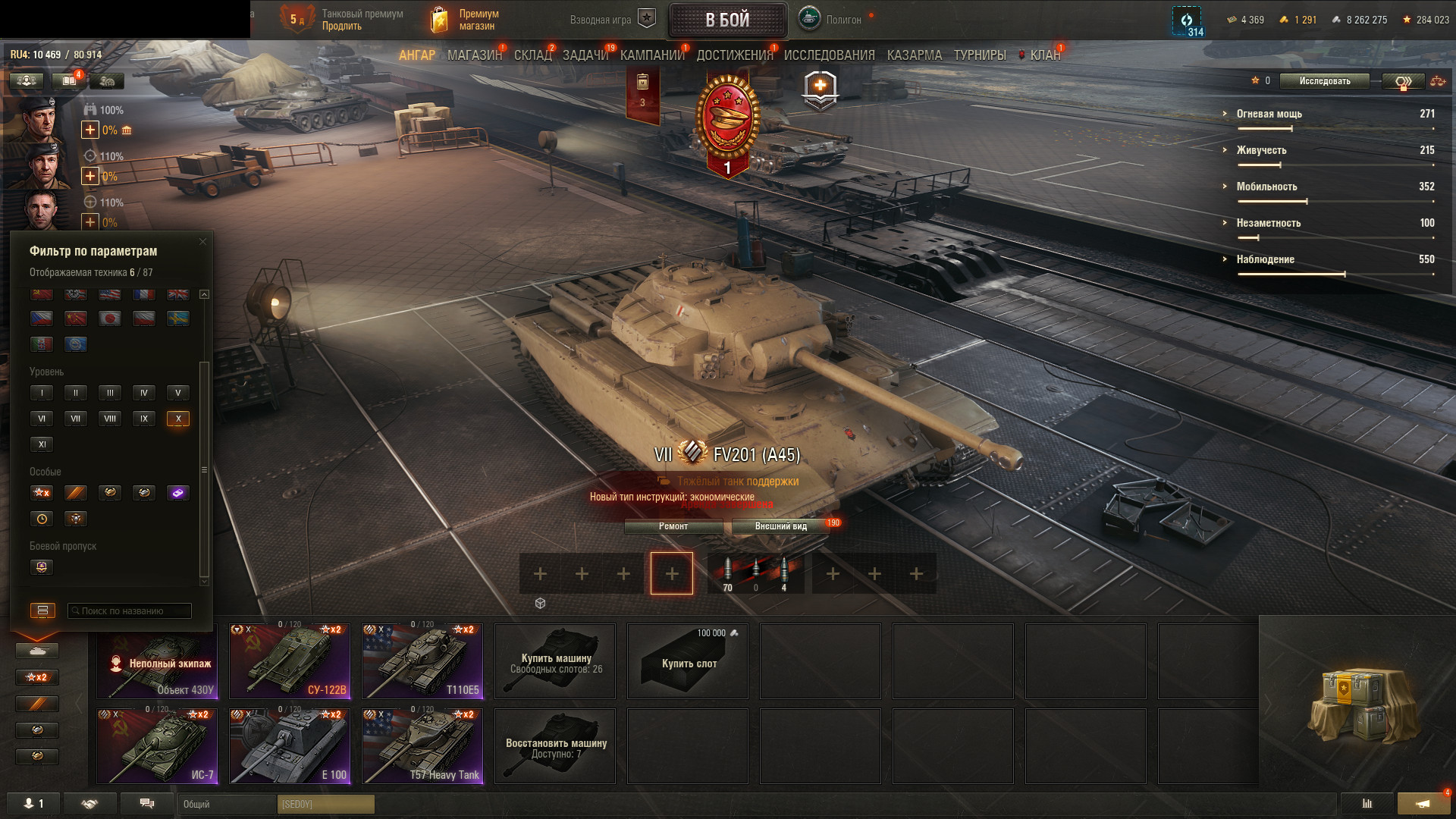Select the T57 Heavy Tank thumbnail
The image size is (1456, 819).
click(x=422, y=745)
